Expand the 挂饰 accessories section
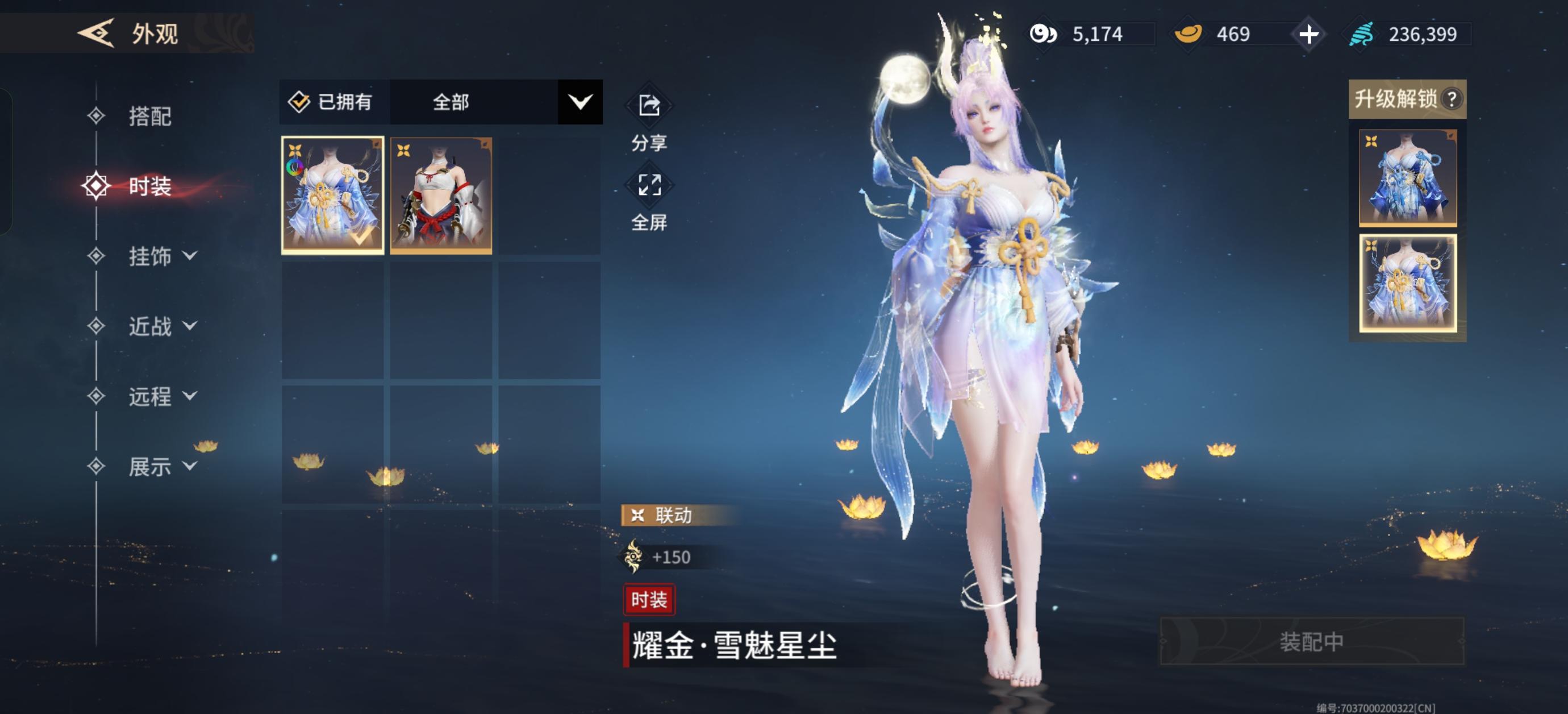1568x714 pixels. coord(150,257)
